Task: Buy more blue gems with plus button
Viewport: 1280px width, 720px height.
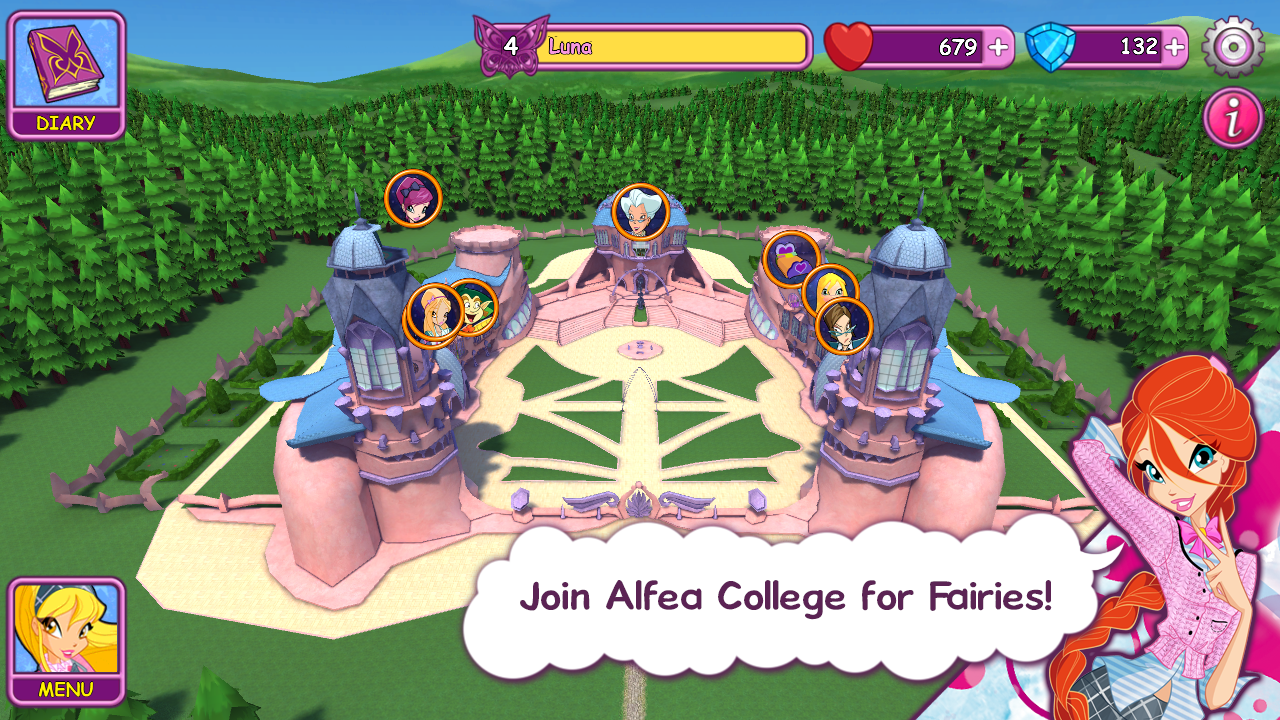Action: pyautogui.click(x=1174, y=47)
